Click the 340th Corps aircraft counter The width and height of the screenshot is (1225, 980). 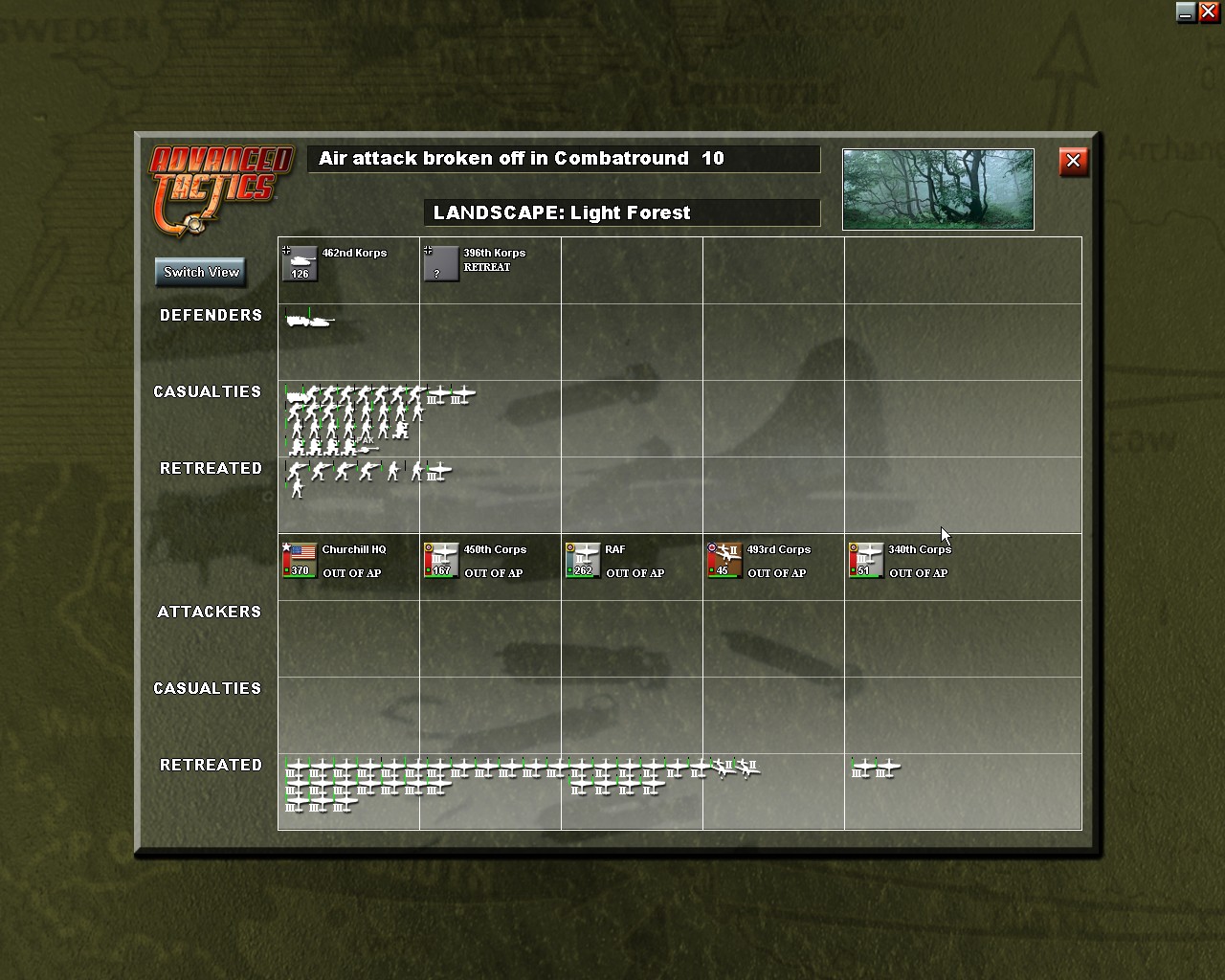point(865,562)
